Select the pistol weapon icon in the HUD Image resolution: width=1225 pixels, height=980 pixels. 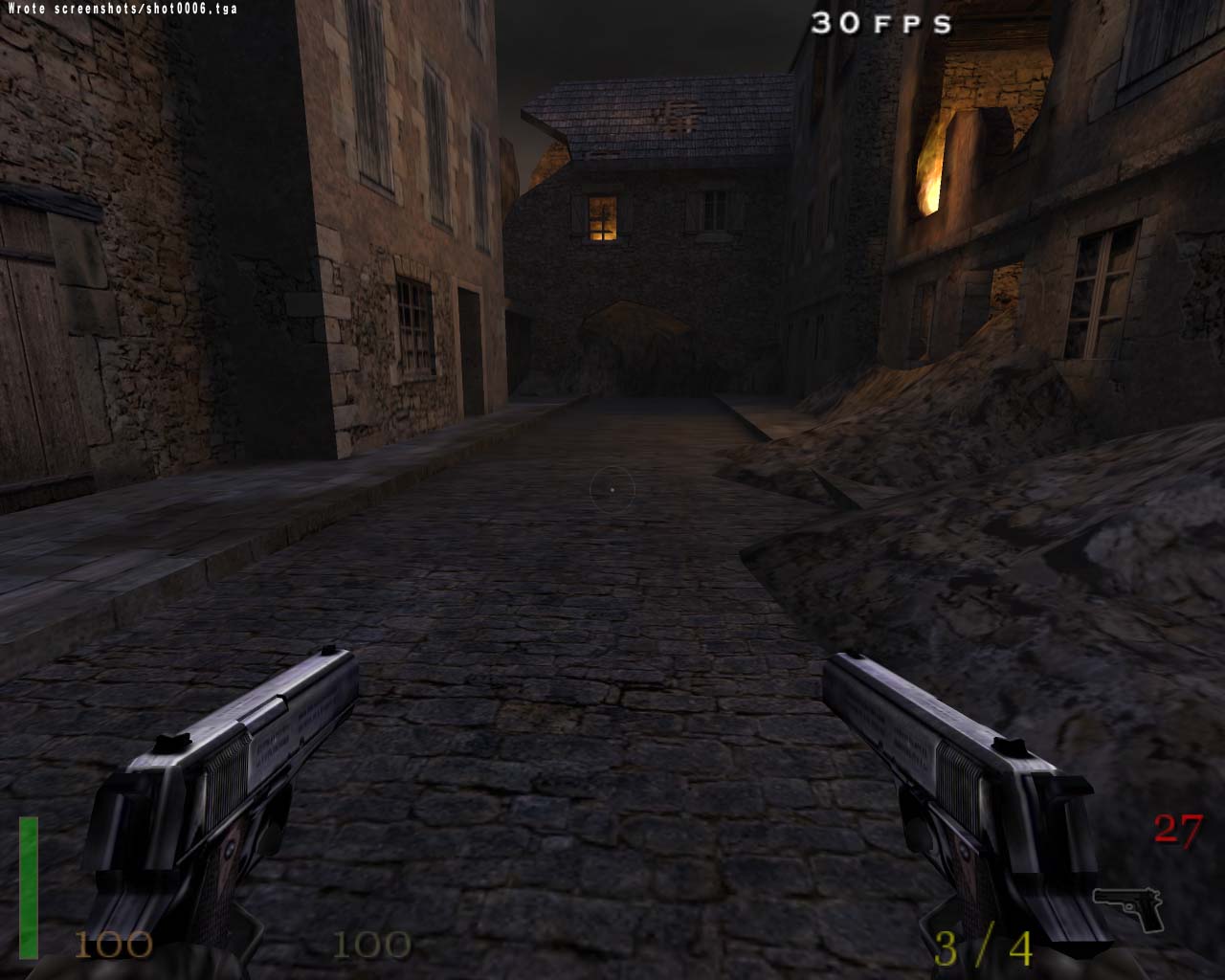coord(1127,907)
